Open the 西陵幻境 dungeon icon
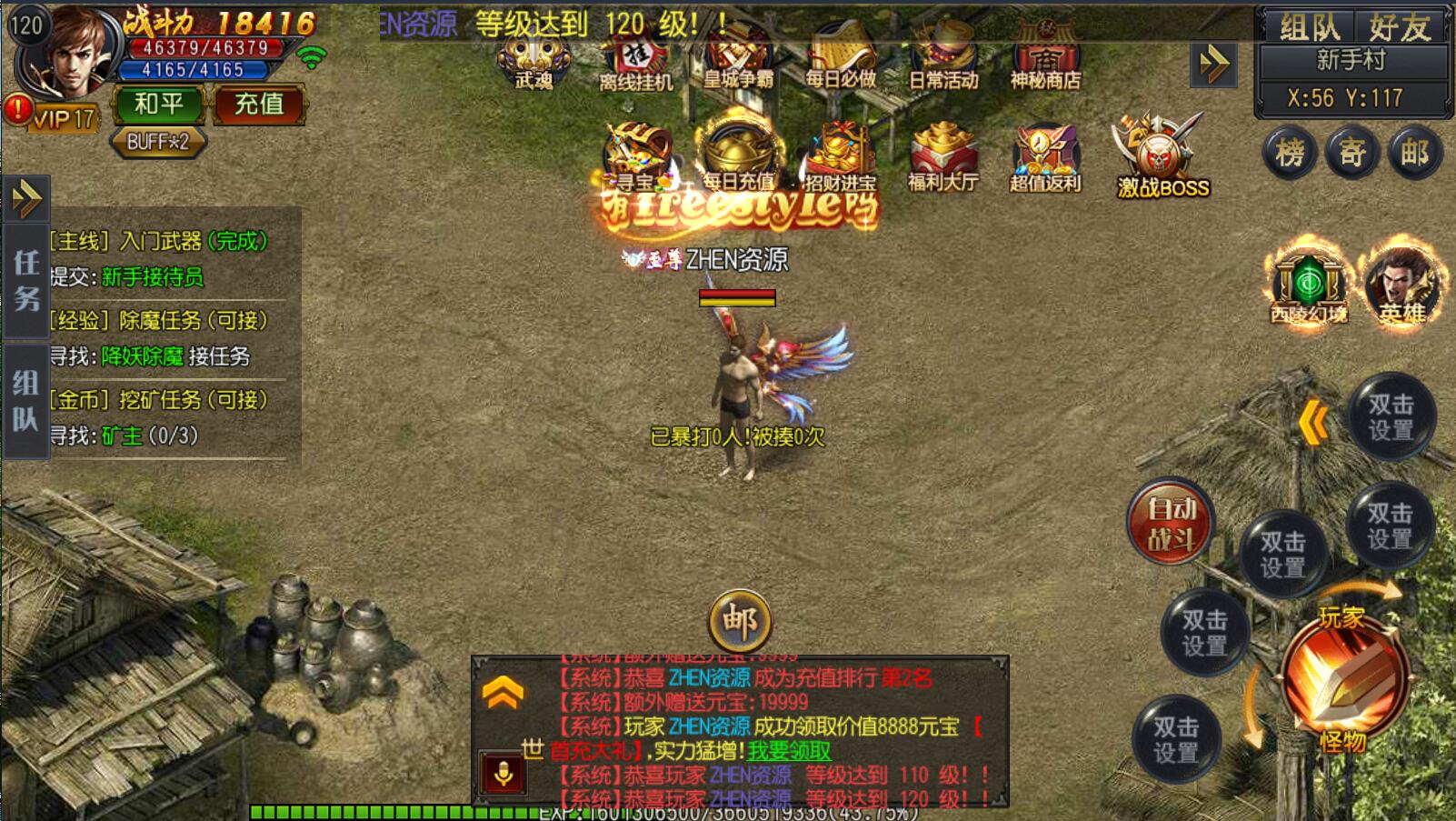 (1308, 285)
